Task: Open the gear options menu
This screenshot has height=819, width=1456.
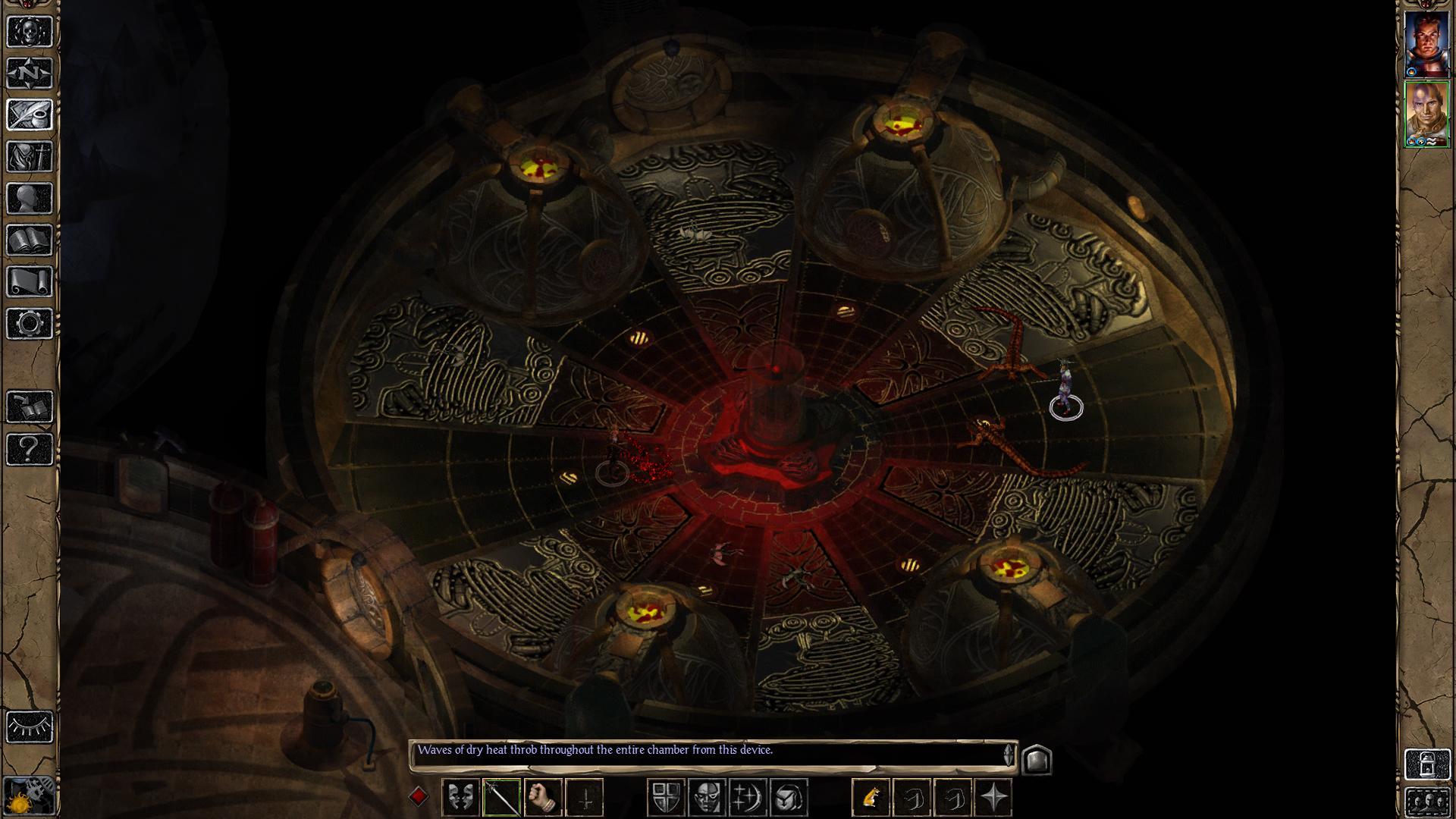Action: click(x=30, y=324)
